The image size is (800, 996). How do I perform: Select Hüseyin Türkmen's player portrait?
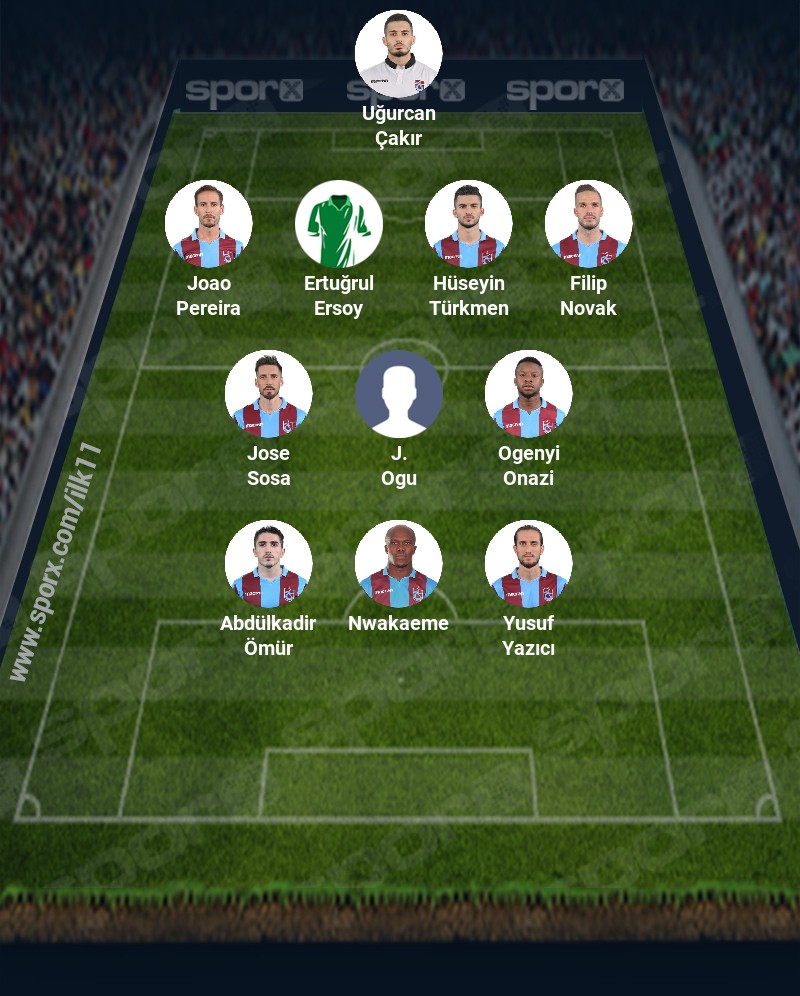469,224
